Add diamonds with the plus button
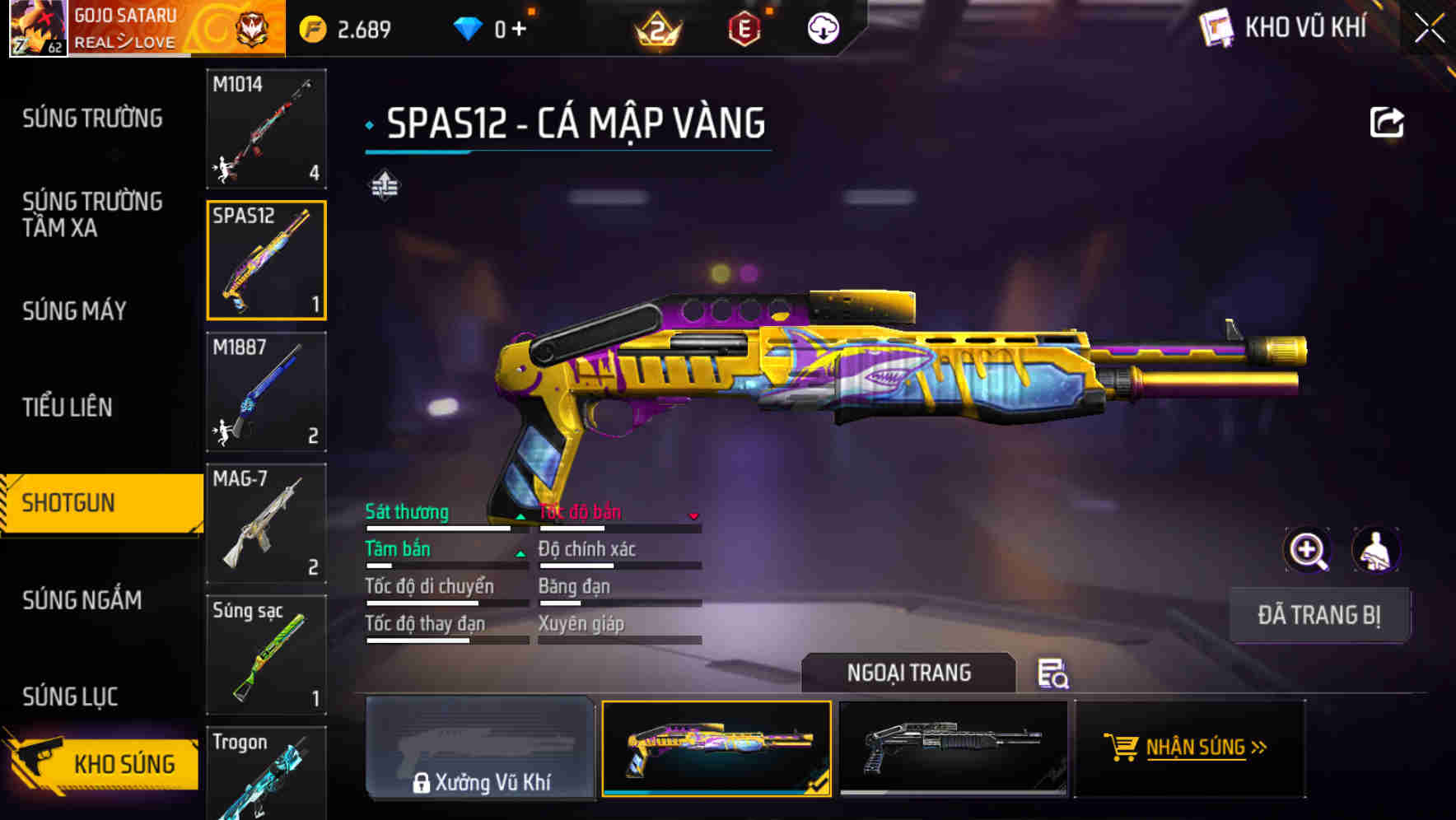The width and height of the screenshot is (1456, 820). (x=519, y=30)
